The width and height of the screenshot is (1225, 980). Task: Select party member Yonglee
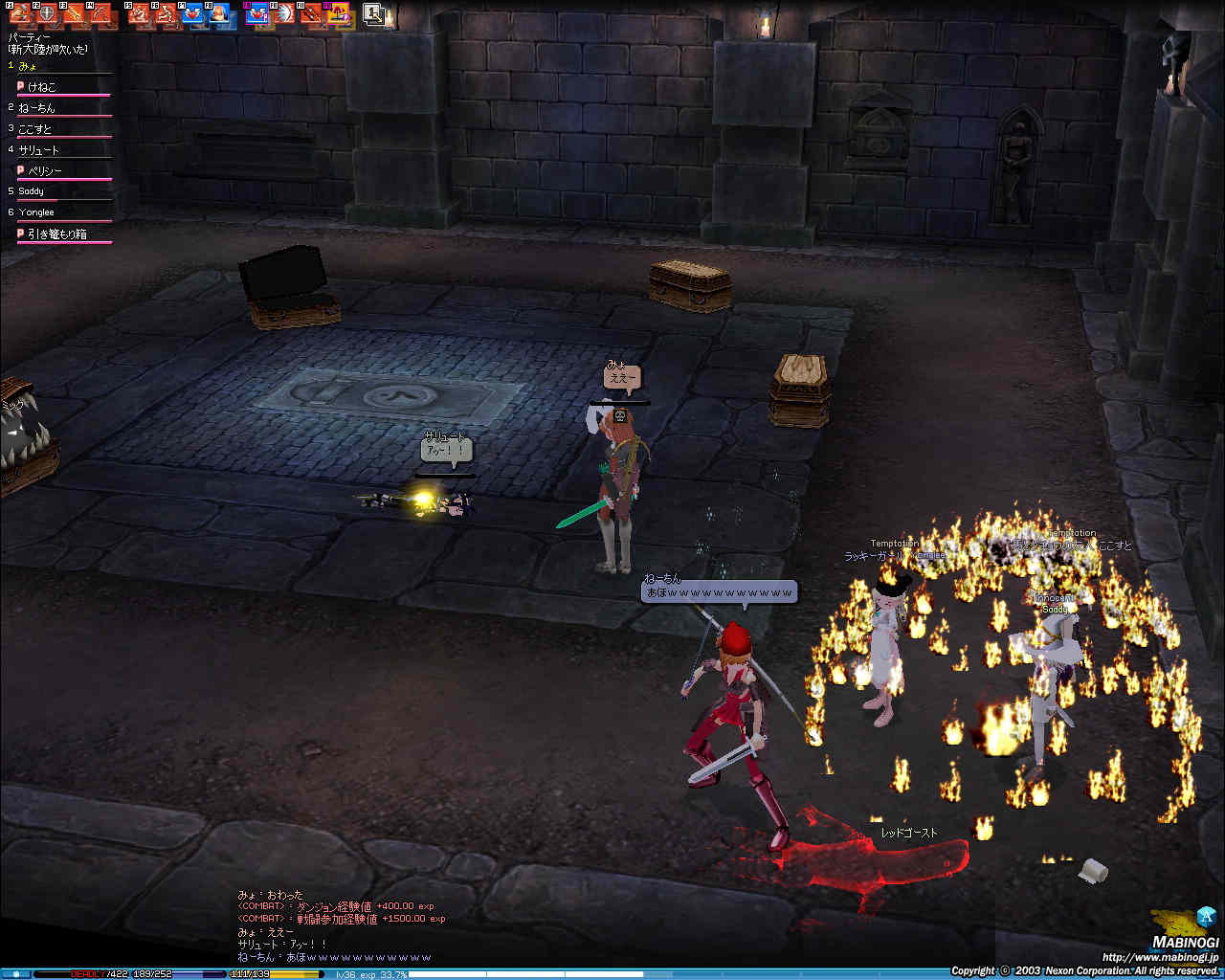(36, 212)
